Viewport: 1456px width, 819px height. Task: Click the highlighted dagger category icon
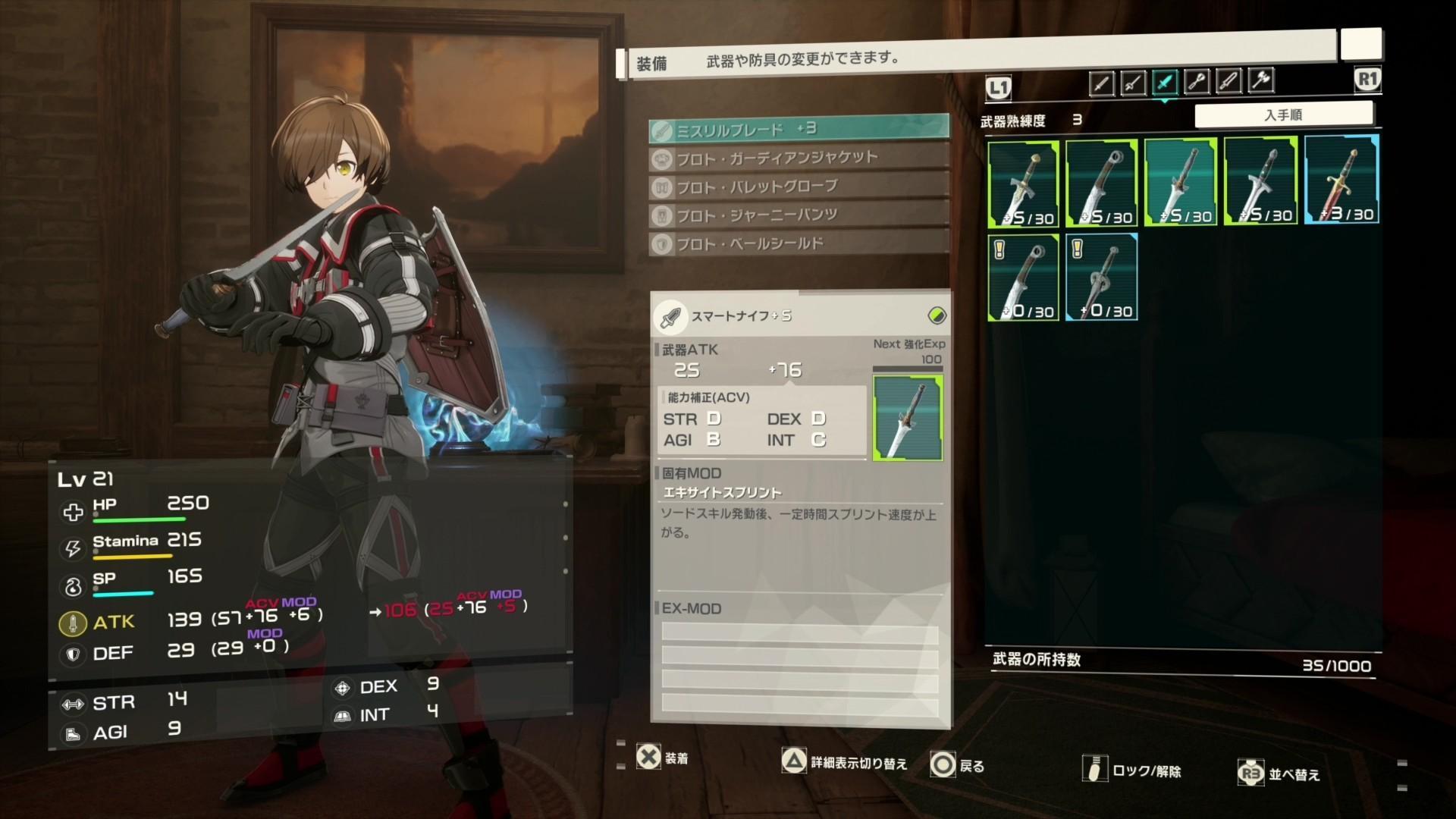coord(1165,81)
